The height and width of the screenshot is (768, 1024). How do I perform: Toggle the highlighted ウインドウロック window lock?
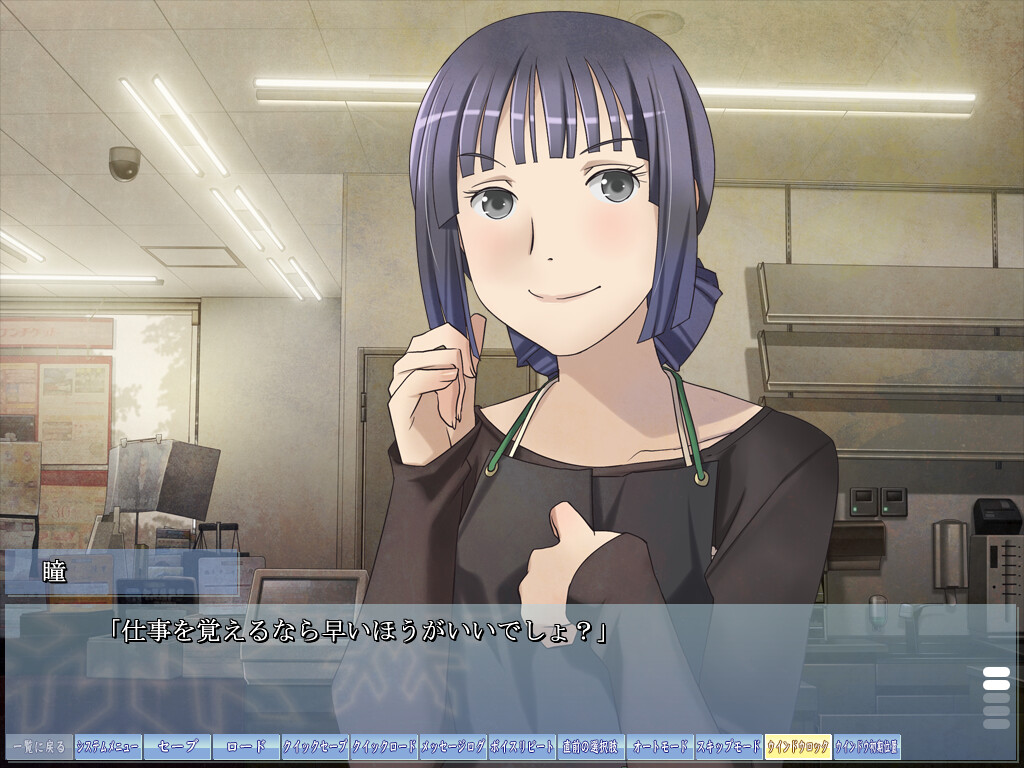[x=798, y=747]
